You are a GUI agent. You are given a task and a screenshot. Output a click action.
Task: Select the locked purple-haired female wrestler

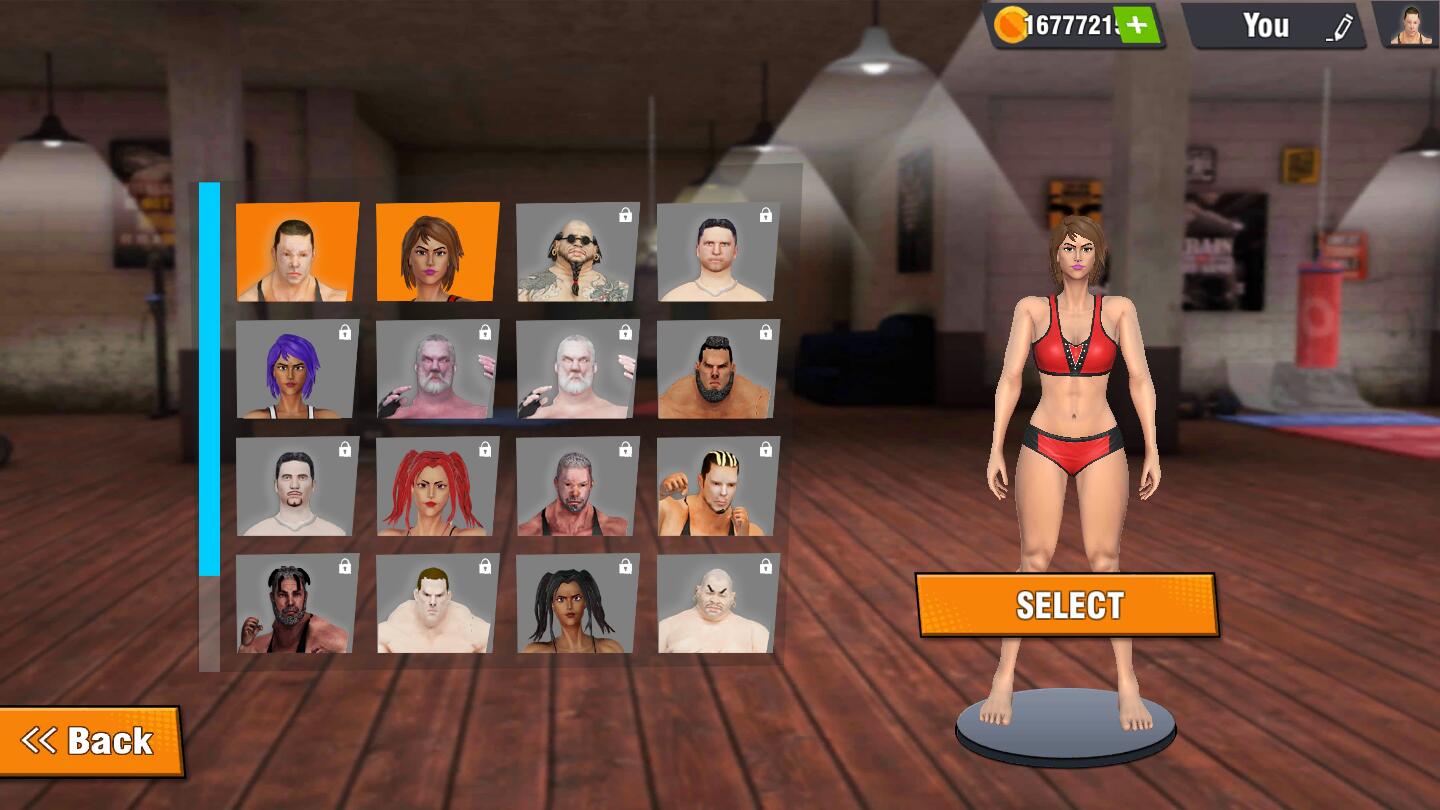[x=297, y=369]
